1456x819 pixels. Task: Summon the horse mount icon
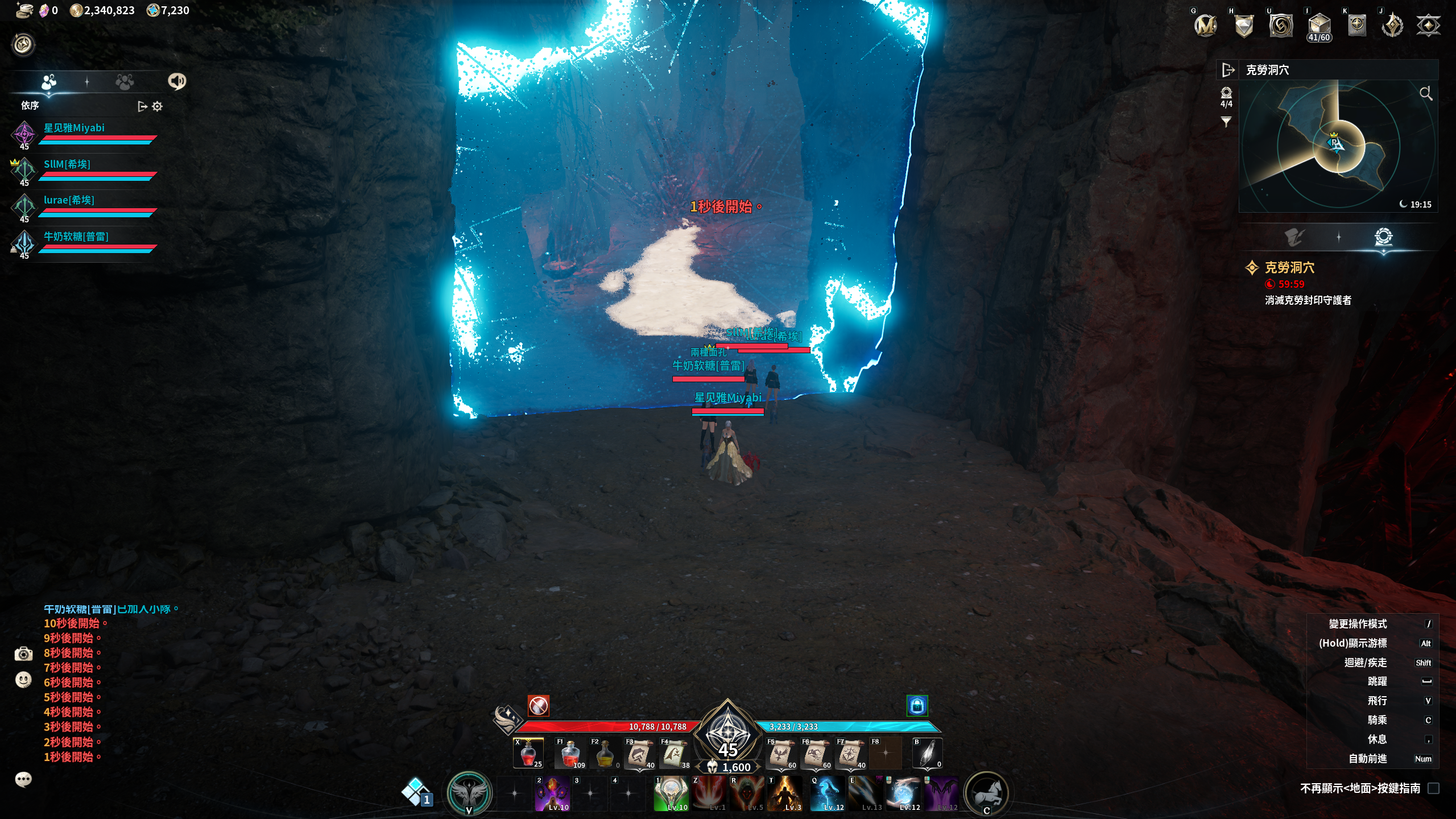click(x=987, y=793)
